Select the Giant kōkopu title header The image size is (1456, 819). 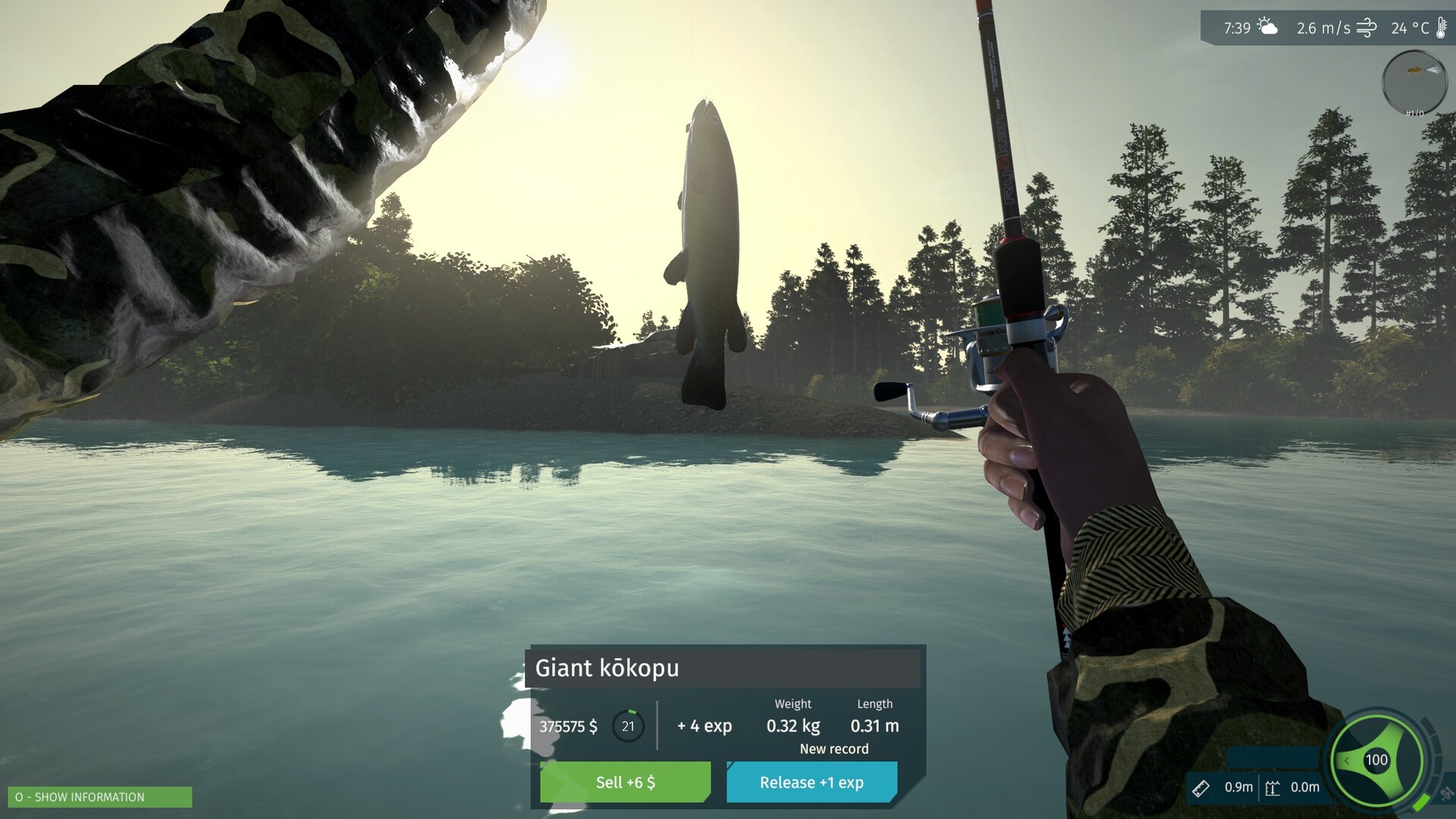[x=607, y=668]
